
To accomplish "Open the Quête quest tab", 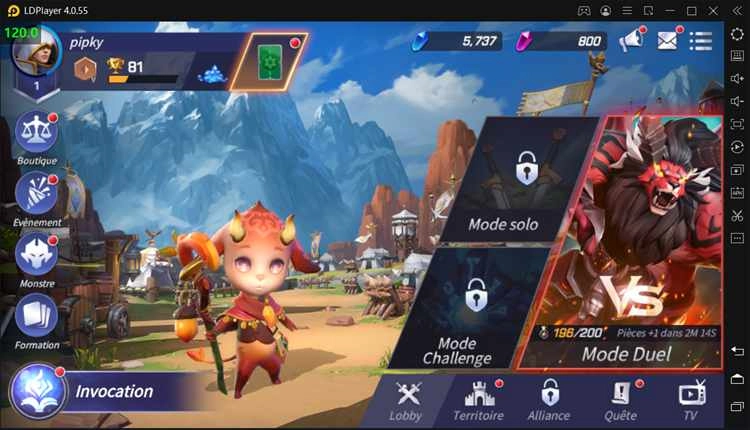I will [x=620, y=398].
